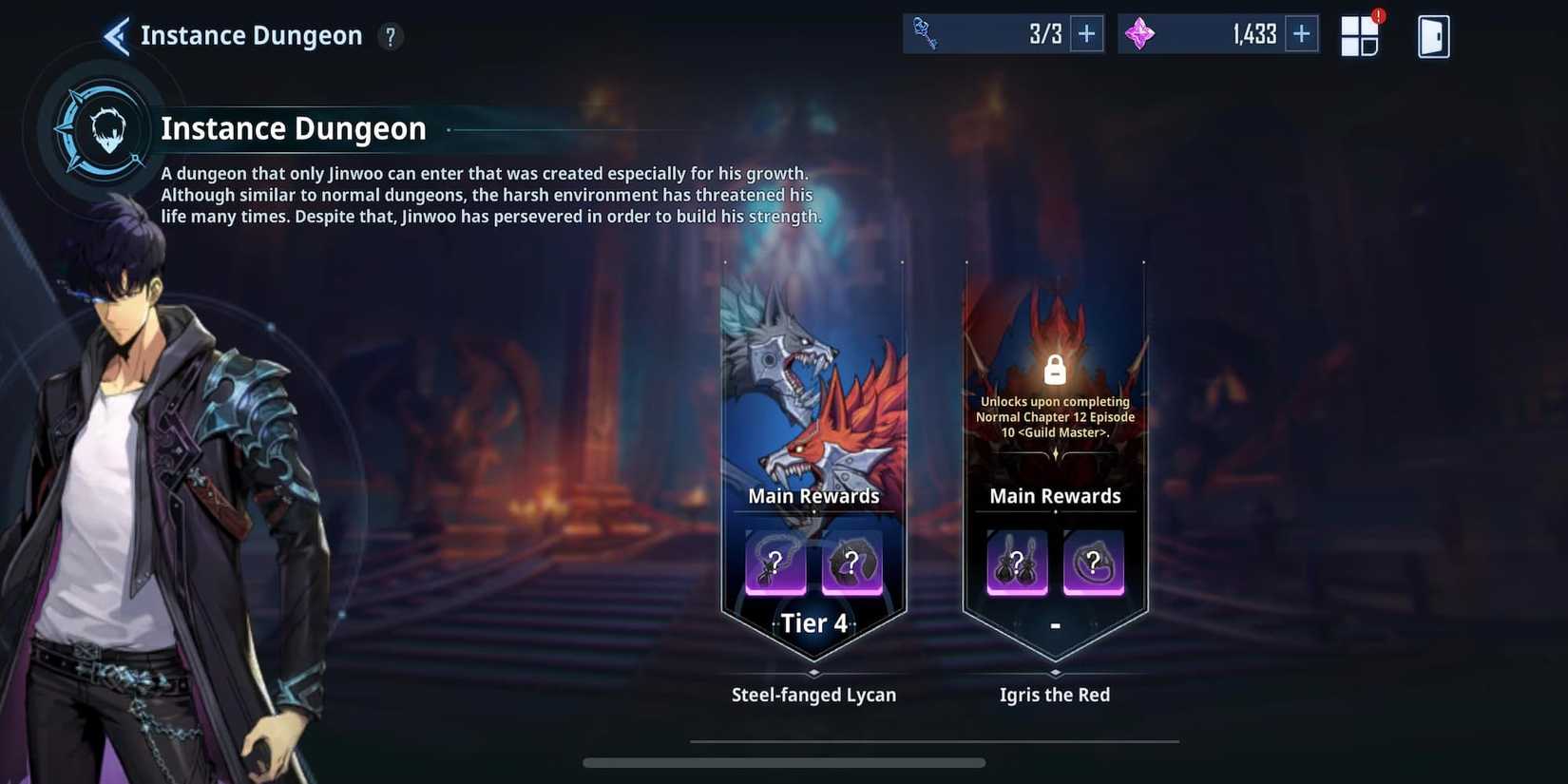View the ring reward icon of Igris
The height and width of the screenshot is (784, 1568).
(x=1095, y=564)
